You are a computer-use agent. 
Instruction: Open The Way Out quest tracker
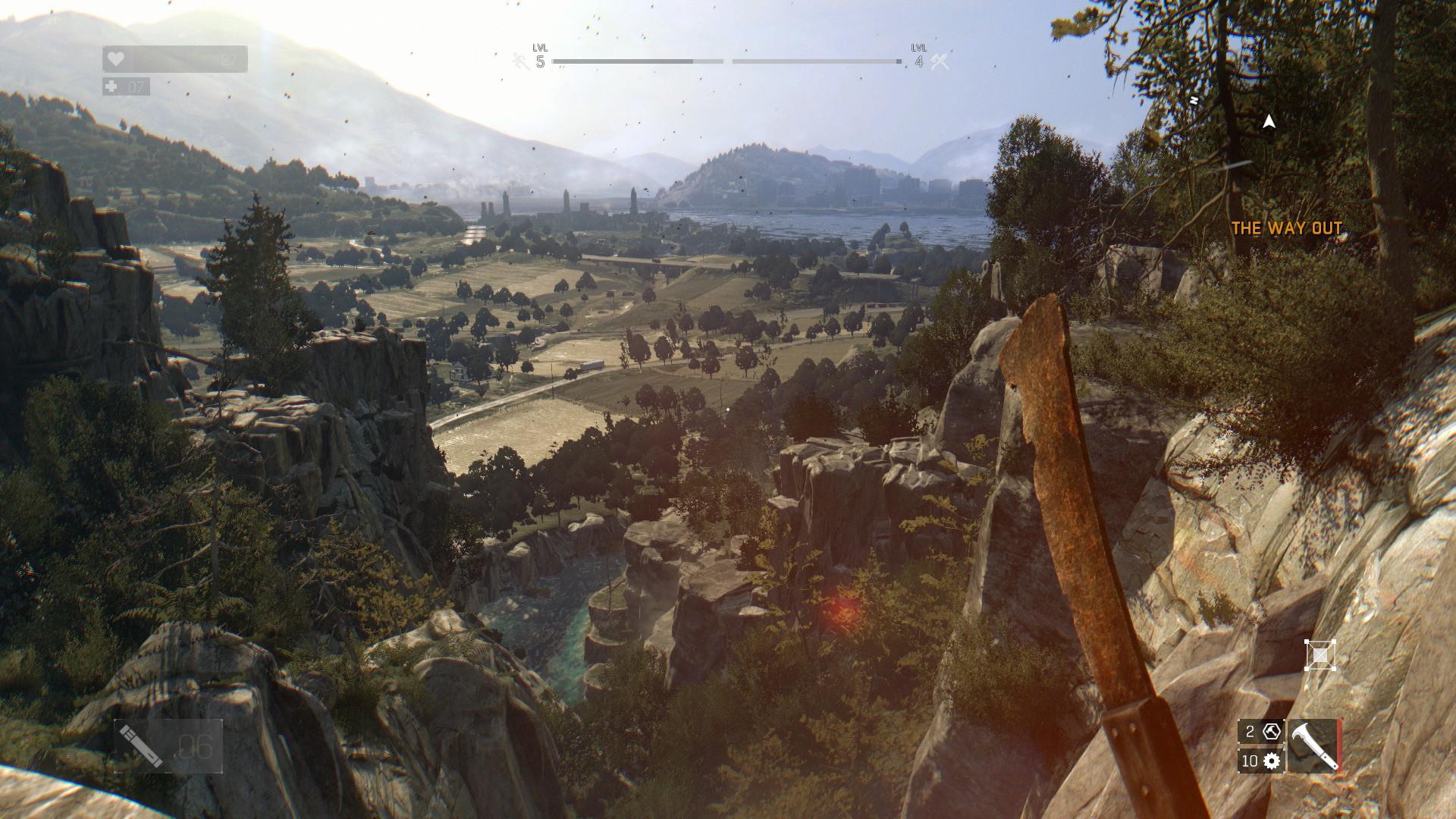[x=1286, y=228]
